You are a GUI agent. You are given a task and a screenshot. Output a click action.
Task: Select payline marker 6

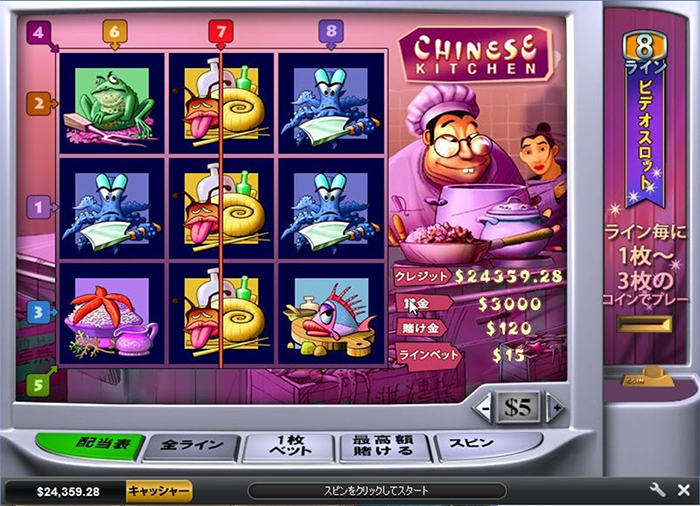click(x=113, y=32)
